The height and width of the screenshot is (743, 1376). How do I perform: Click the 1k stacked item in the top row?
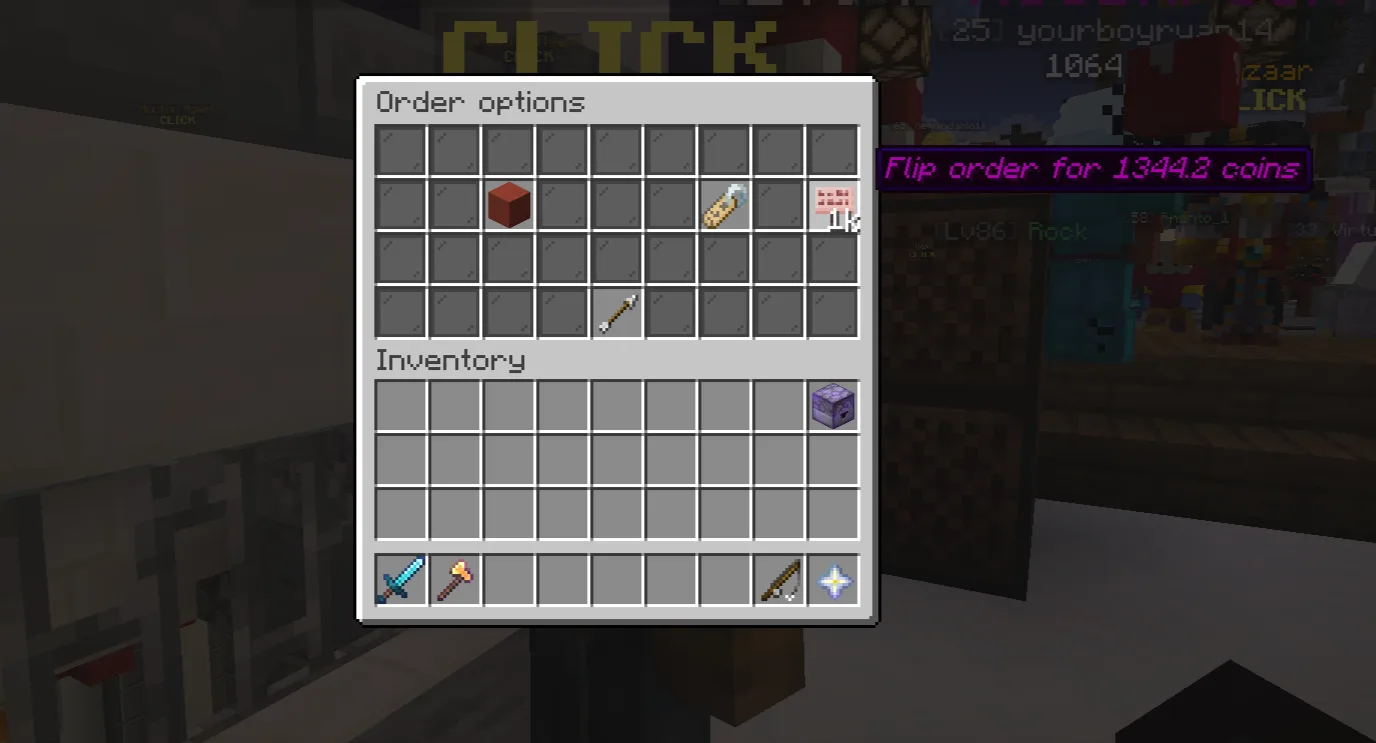[832, 205]
